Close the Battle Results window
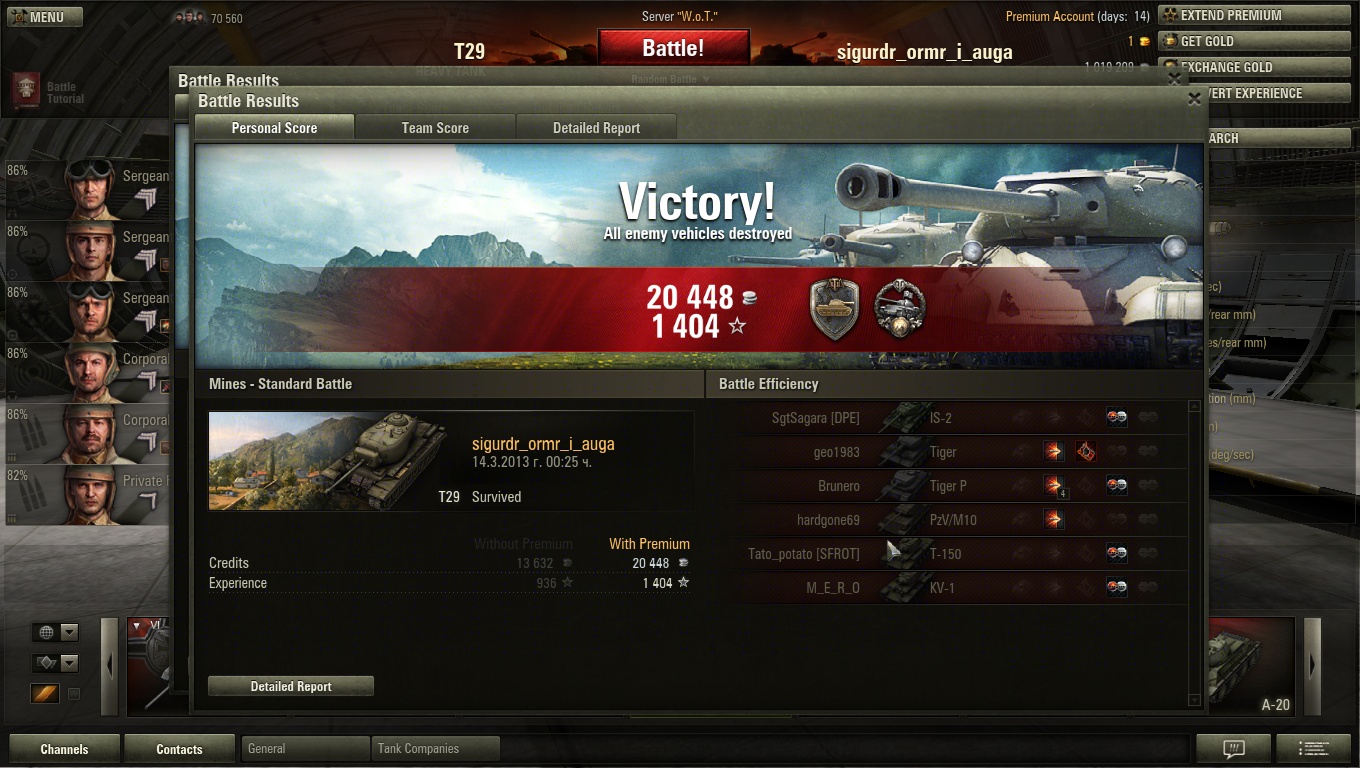Screen dimensions: 1360x768 1194,99
